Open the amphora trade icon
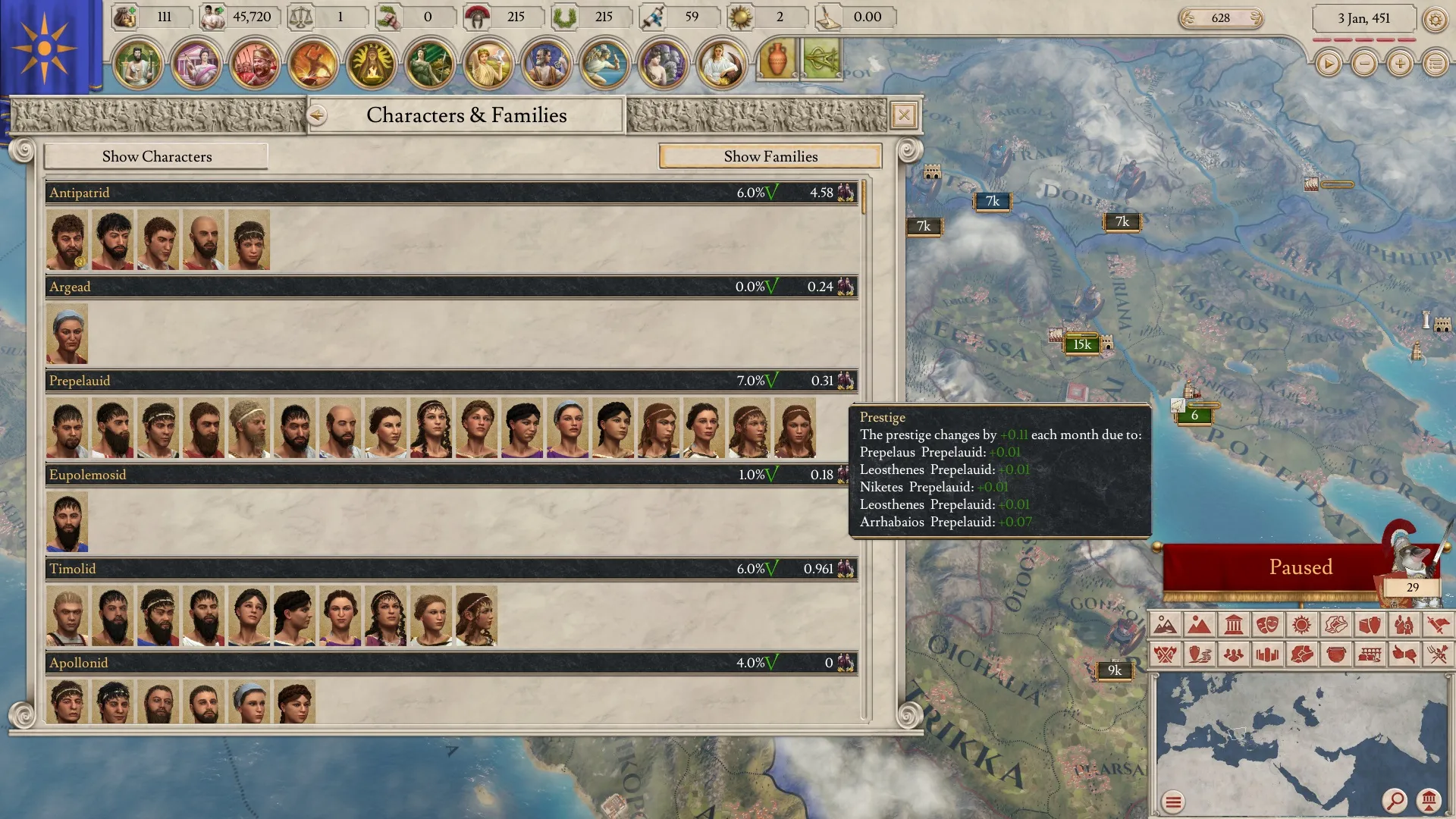 (x=776, y=61)
